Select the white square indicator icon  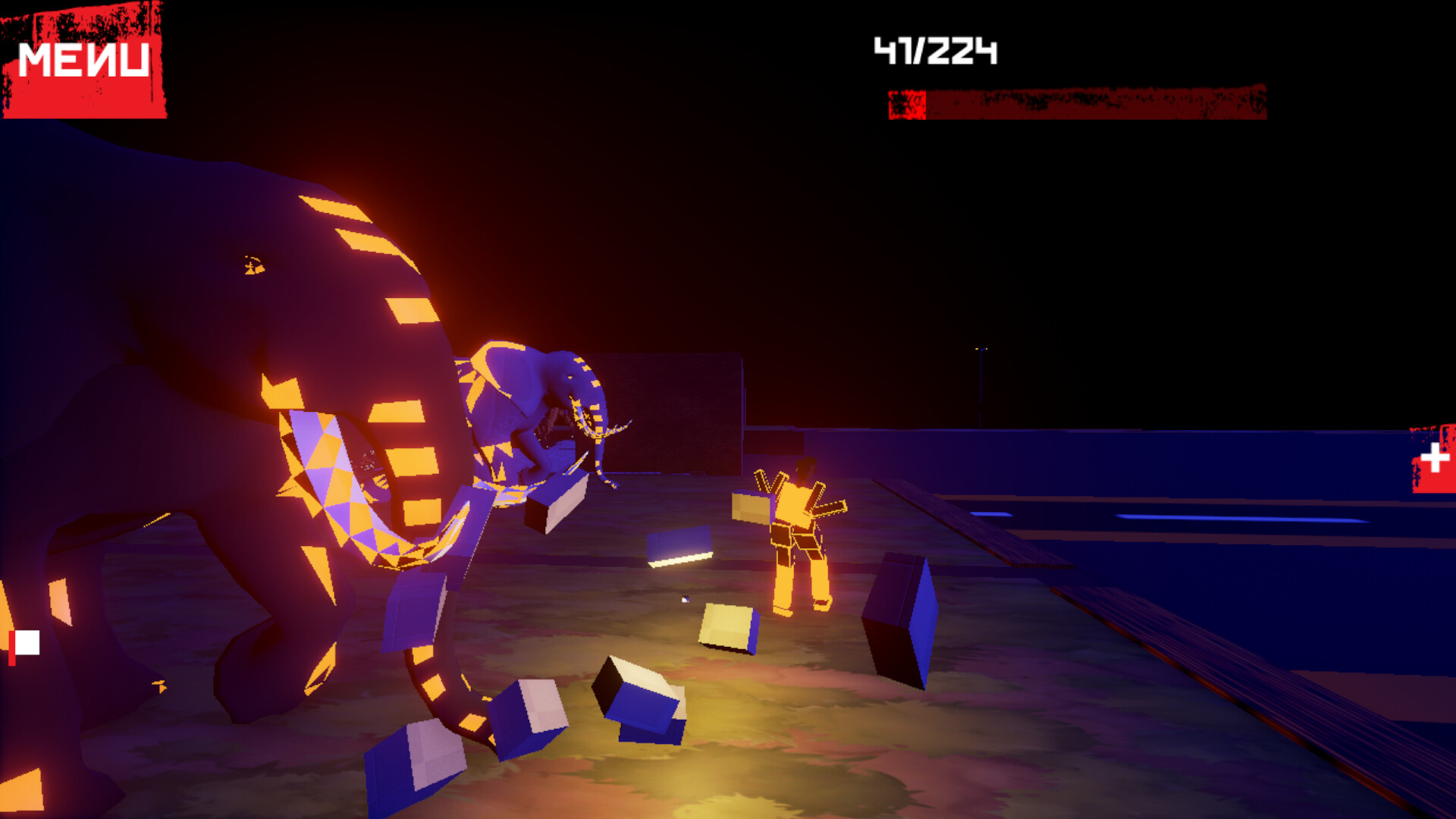coord(28,643)
